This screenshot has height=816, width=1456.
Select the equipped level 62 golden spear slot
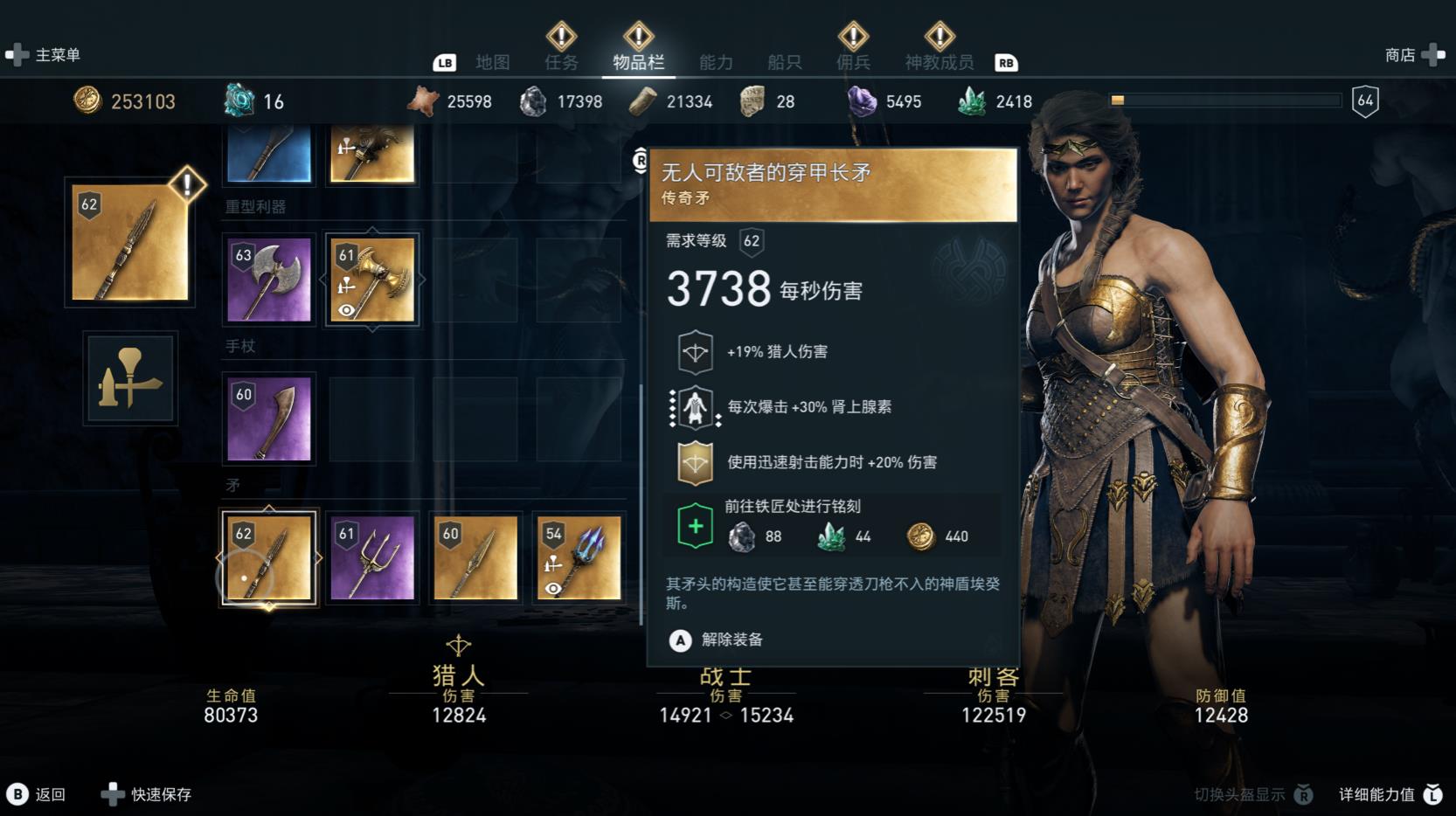(269, 557)
